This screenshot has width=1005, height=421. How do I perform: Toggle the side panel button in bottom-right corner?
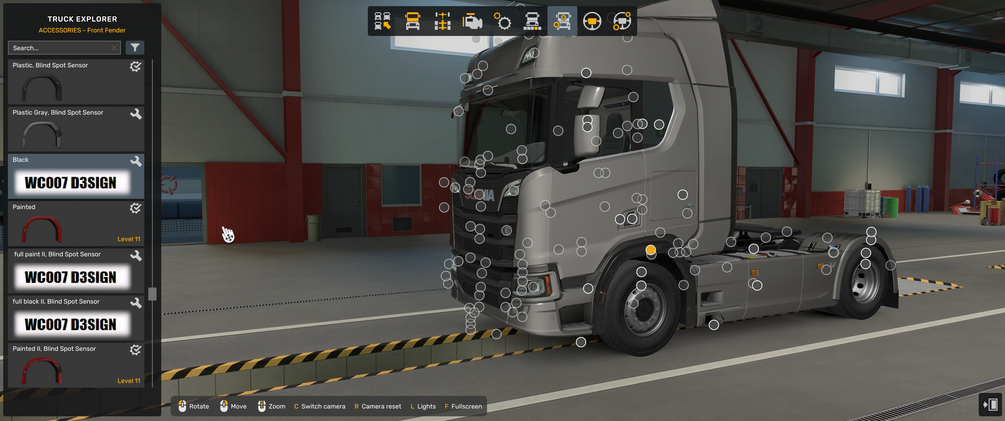pos(990,404)
